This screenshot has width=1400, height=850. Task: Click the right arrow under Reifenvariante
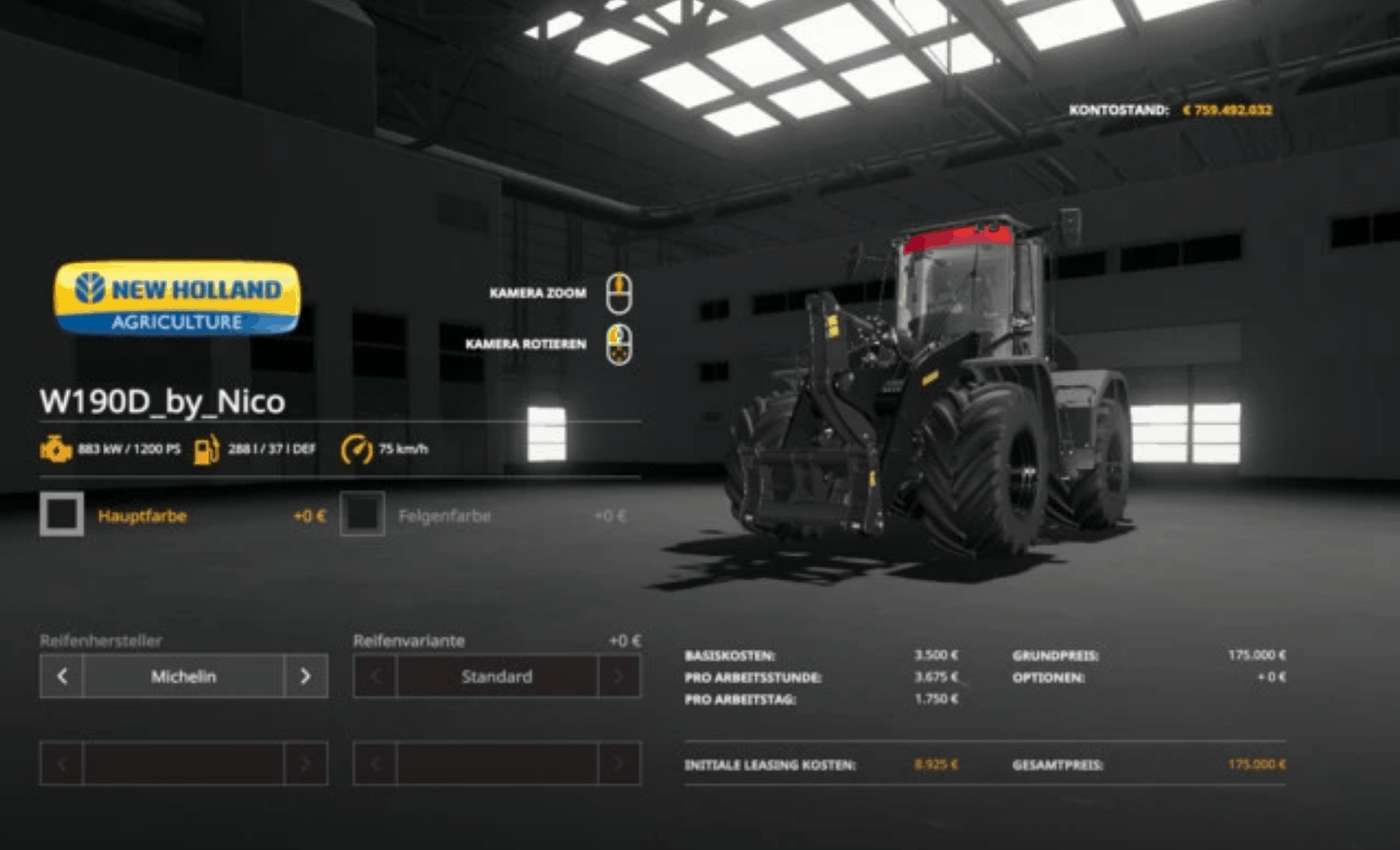click(616, 676)
